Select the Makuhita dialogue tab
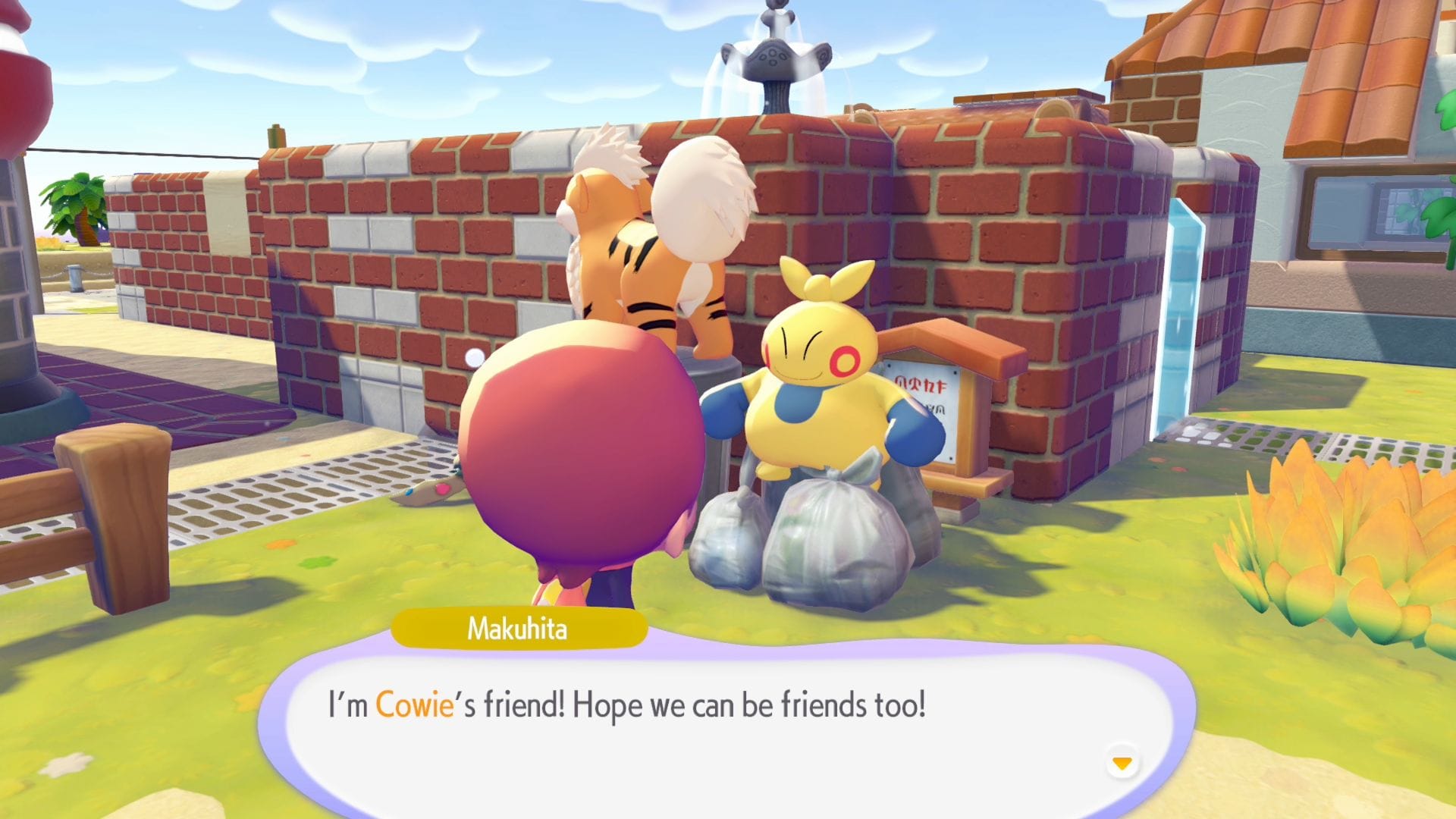Image resolution: width=1456 pixels, height=819 pixels. tap(519, 627)
